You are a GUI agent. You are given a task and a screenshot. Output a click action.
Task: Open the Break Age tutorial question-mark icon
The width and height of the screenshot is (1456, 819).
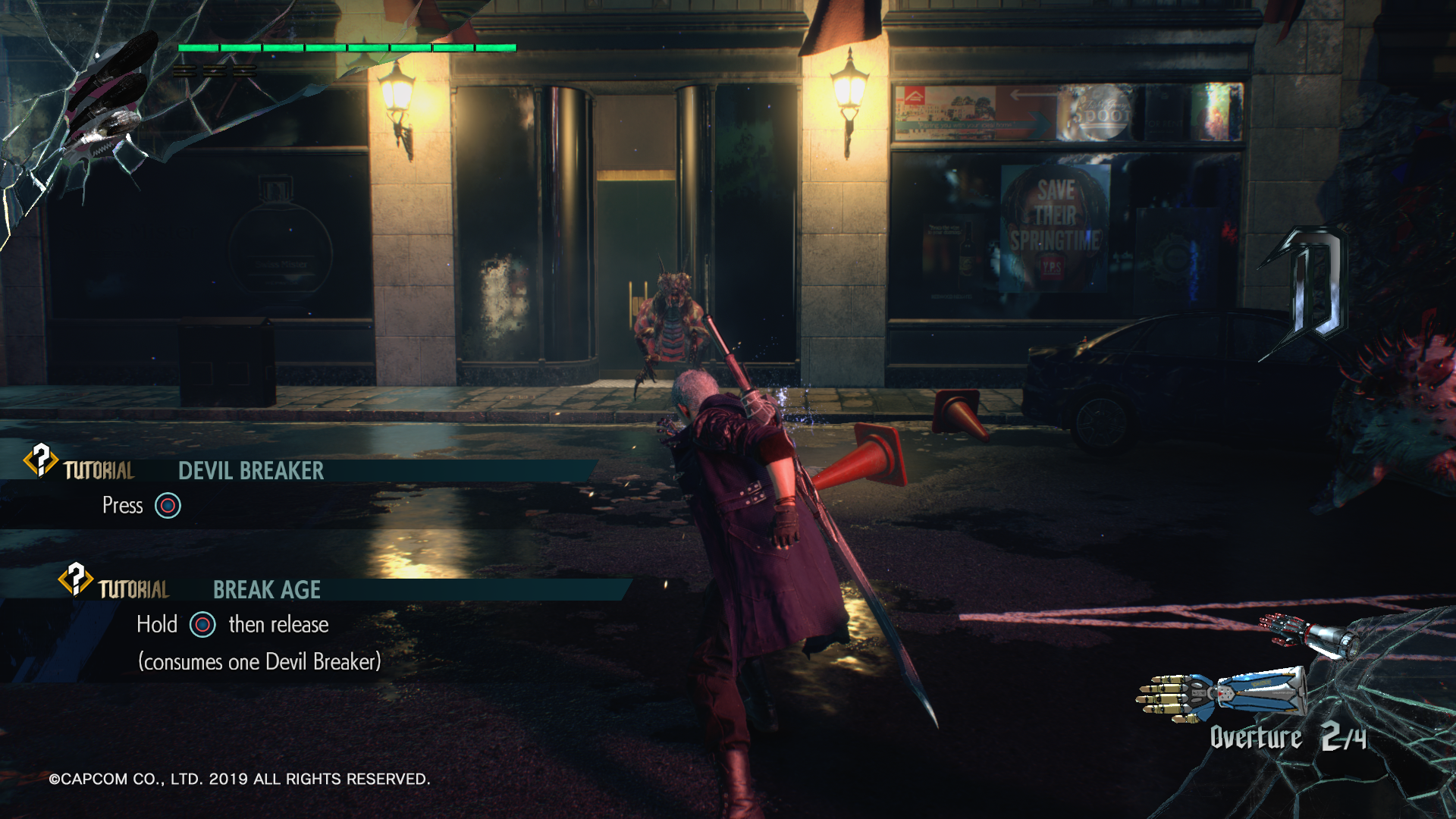tap(76, 579)
